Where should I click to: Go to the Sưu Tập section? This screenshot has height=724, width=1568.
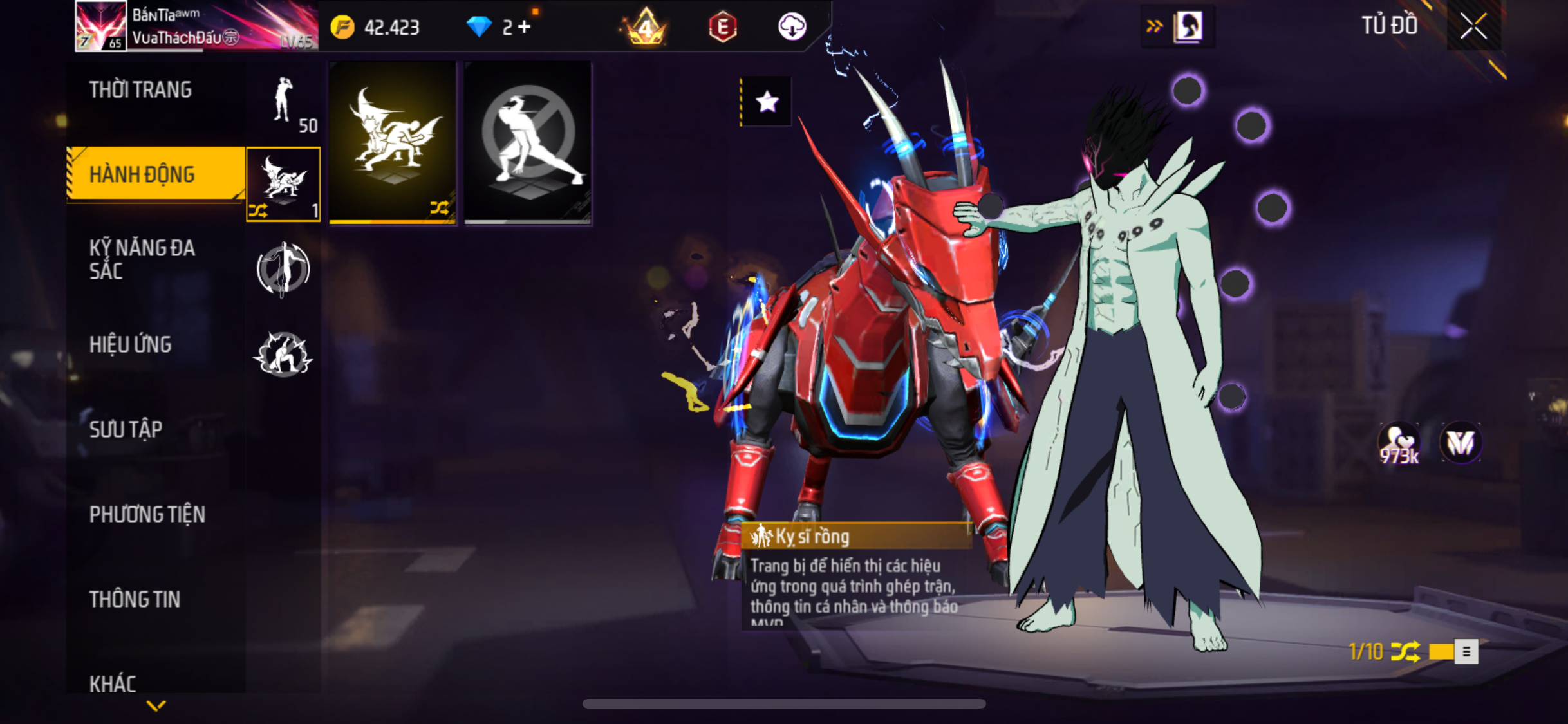click(126, 429)
